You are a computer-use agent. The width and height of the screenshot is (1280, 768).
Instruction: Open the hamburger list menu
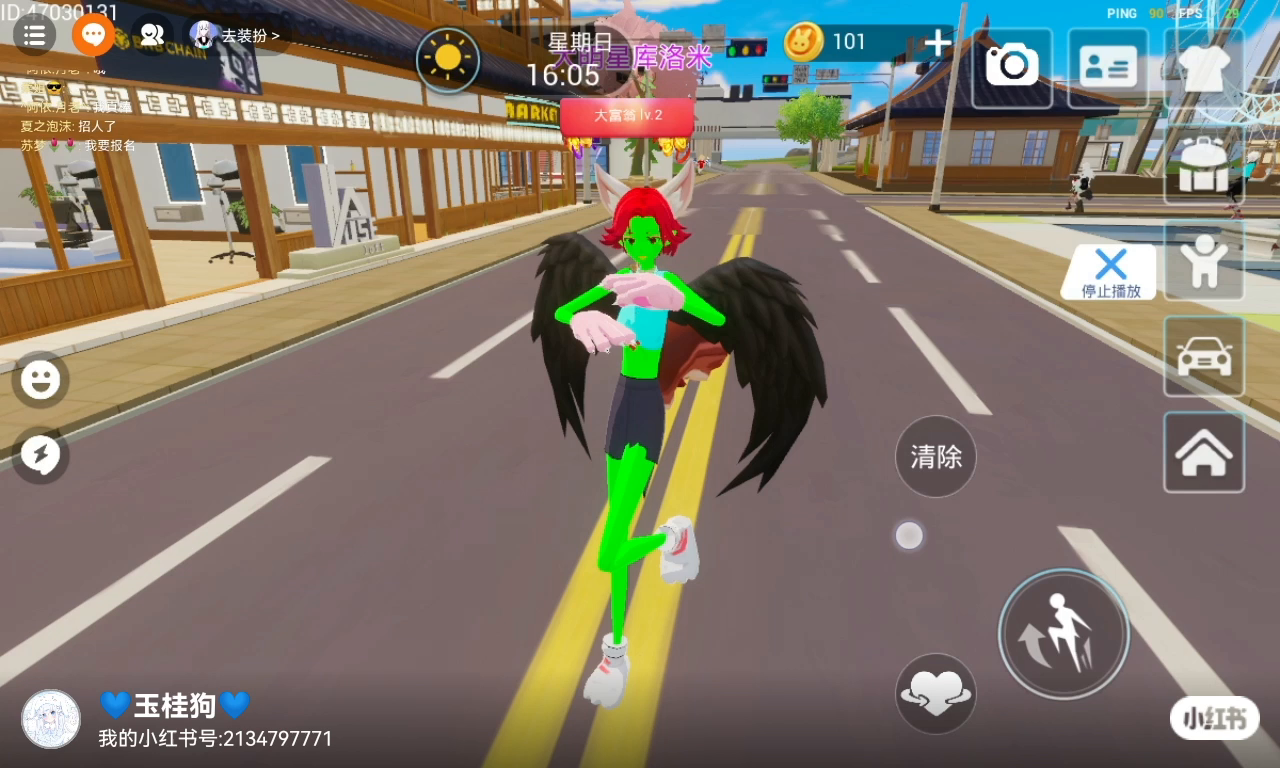[x=34, y=35]
